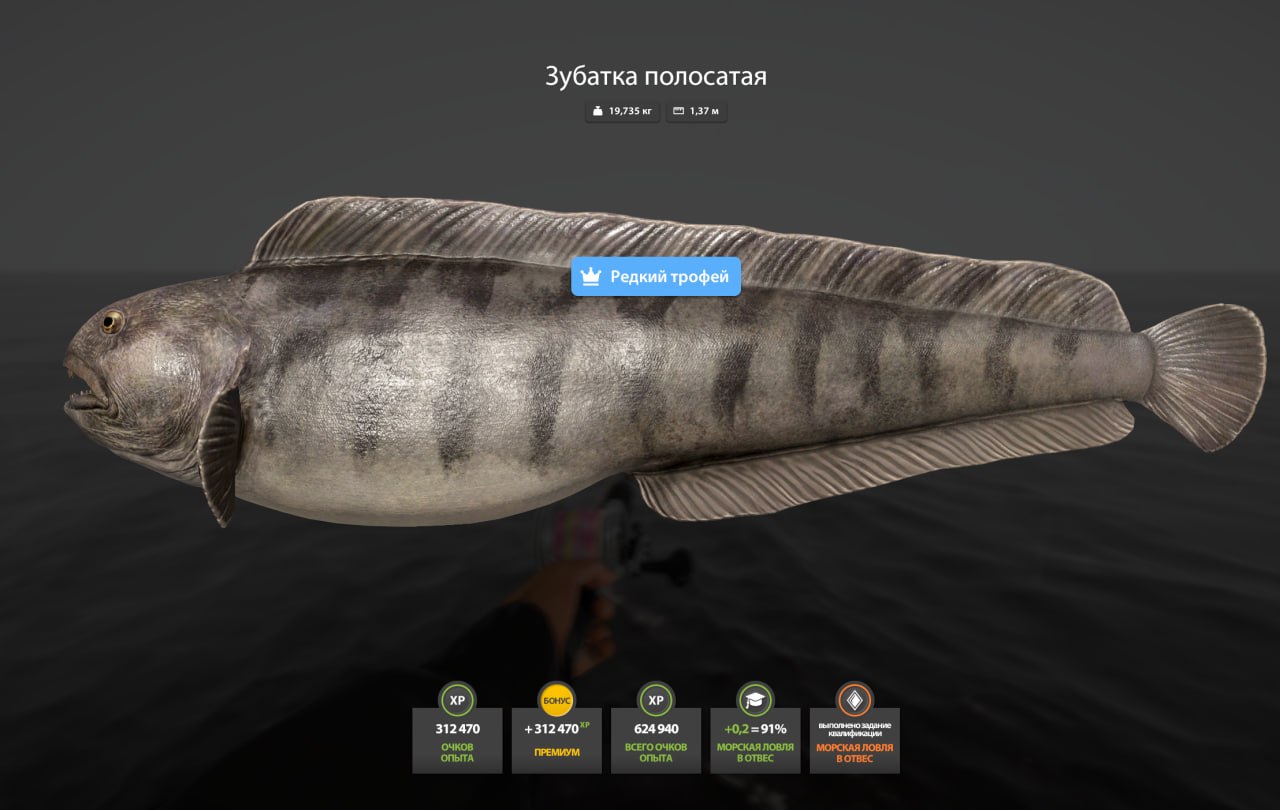Click the kettlebell weight icon
This screenshot has height=810, width=1280.
pos(598,112)
